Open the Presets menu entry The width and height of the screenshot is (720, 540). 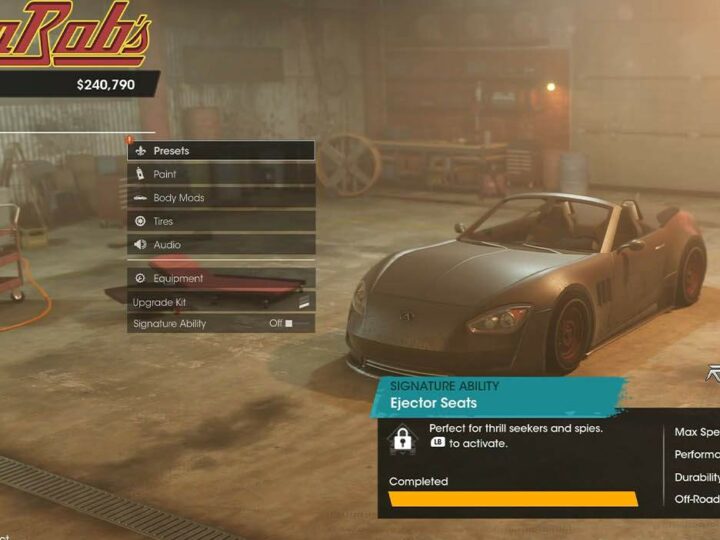220,151
